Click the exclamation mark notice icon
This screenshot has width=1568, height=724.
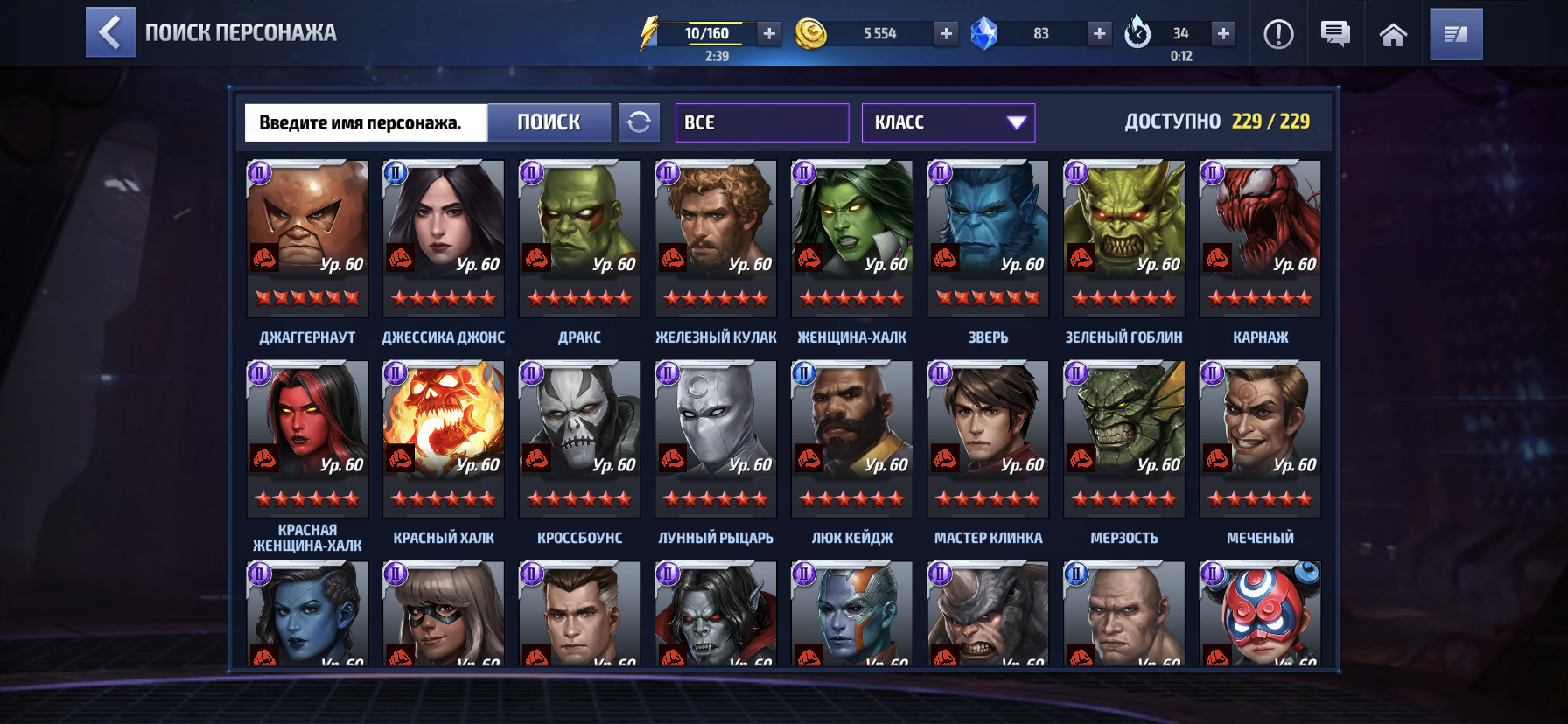(1277, 34)
